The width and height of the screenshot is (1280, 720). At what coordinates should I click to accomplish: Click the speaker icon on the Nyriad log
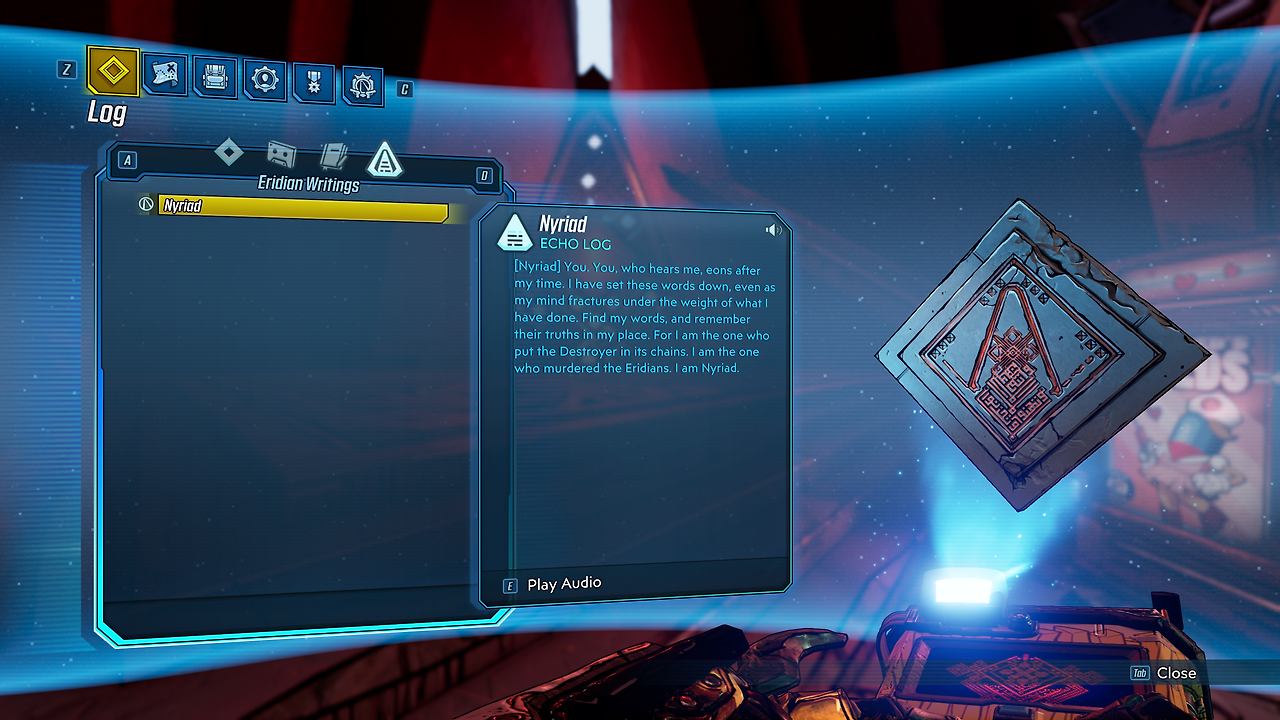point(773,230)
